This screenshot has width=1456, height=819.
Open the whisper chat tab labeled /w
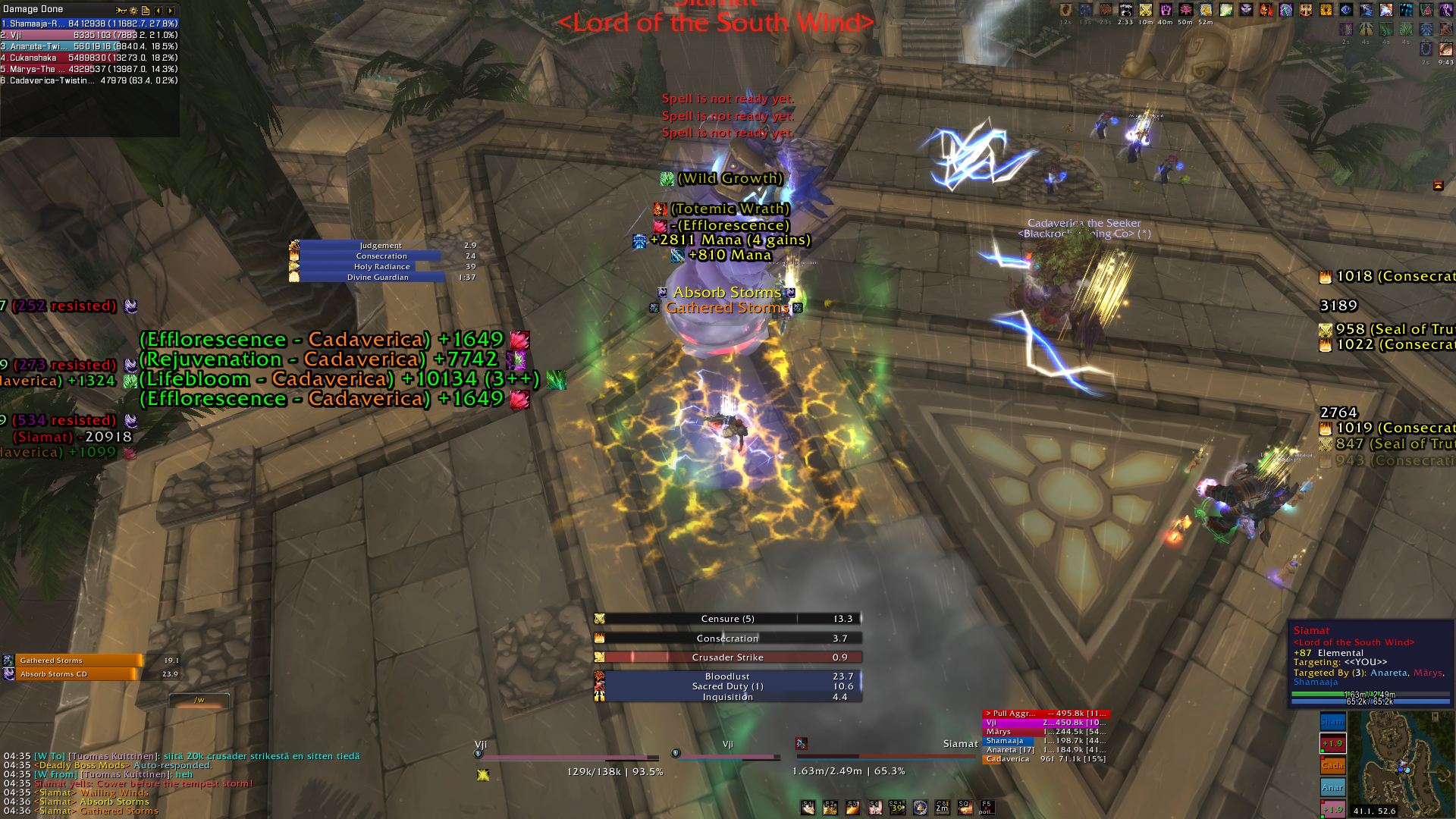point(199,700)
